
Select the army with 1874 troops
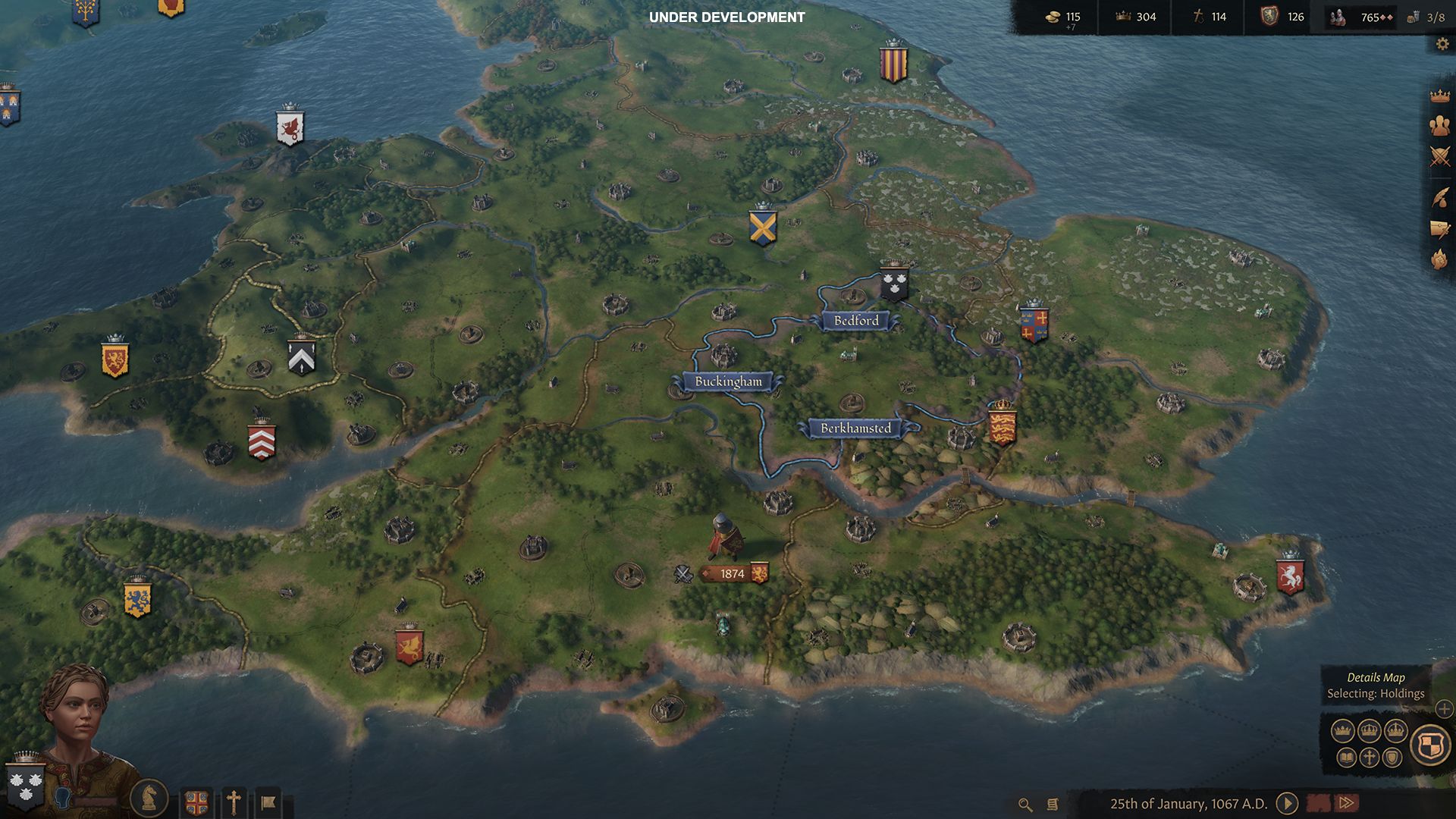[x=733, y=574]
